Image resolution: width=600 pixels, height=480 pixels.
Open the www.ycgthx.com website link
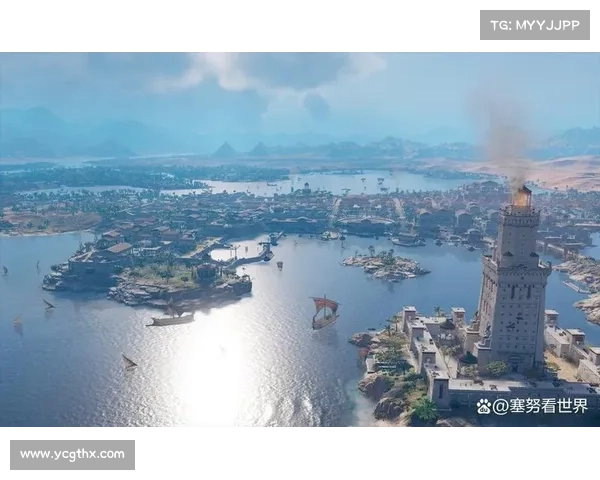[72, 455]
